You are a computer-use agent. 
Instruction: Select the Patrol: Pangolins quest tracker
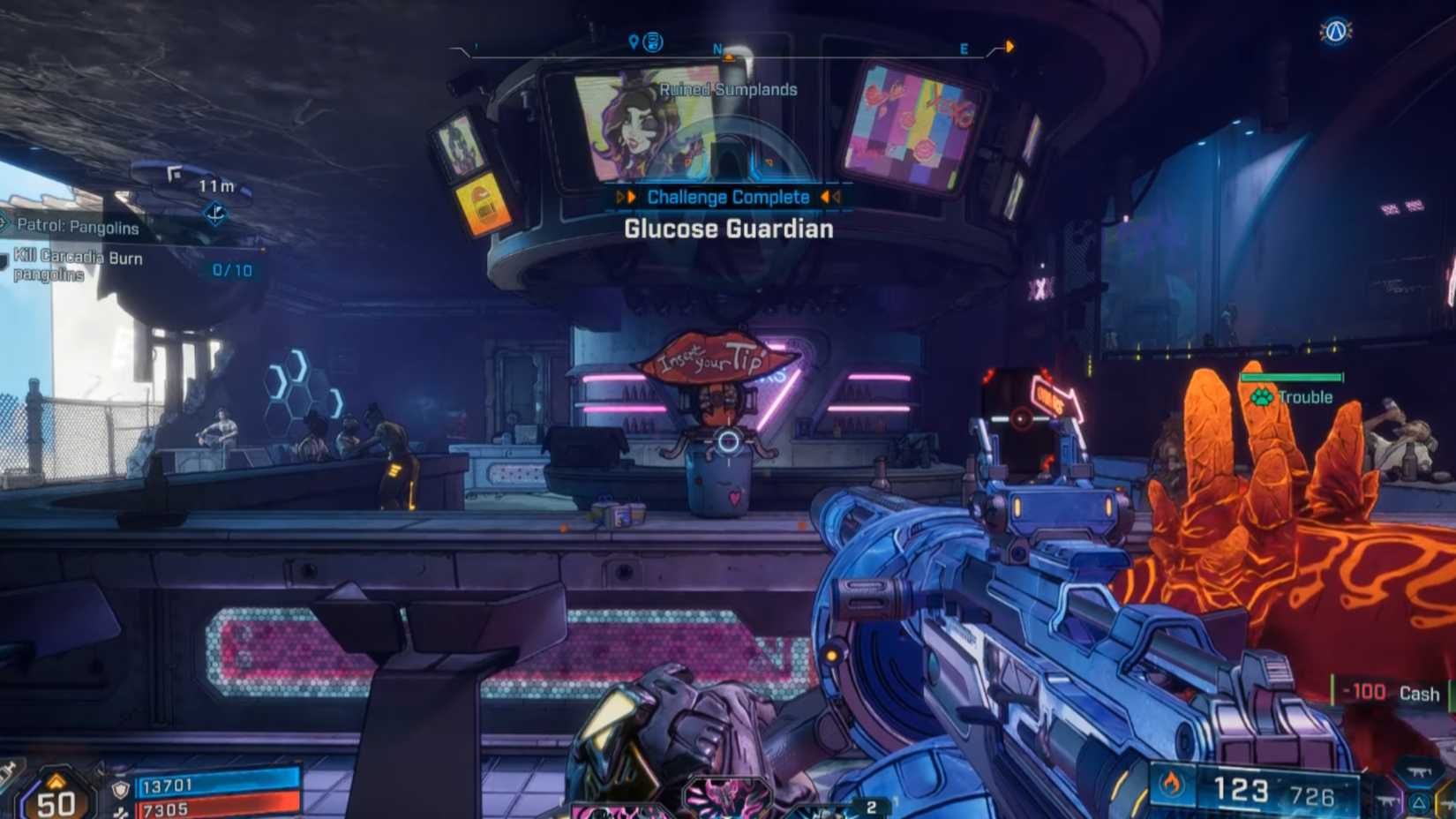coord(78,227)
